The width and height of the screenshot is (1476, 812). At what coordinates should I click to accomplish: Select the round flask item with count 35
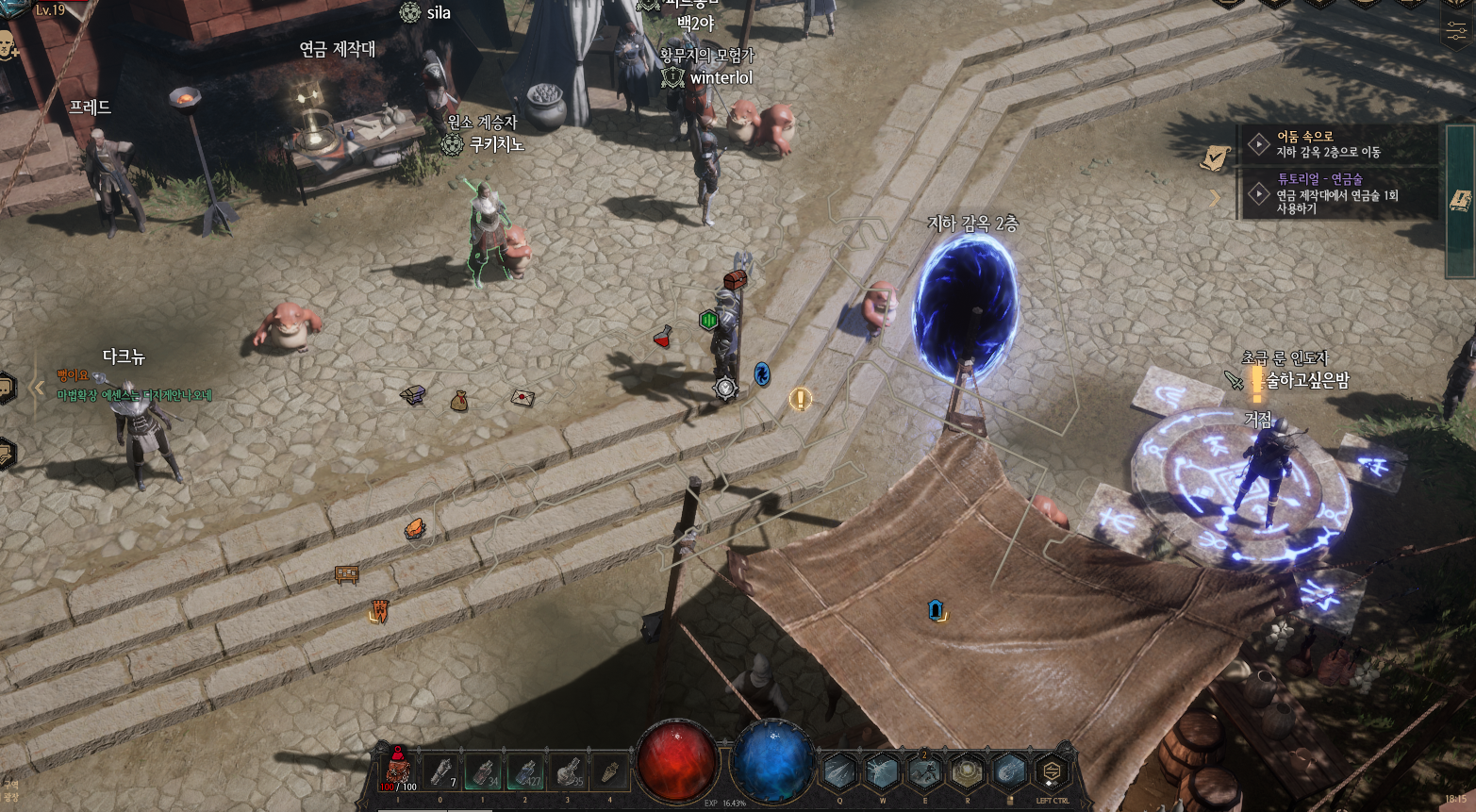(x=568, y=771)
